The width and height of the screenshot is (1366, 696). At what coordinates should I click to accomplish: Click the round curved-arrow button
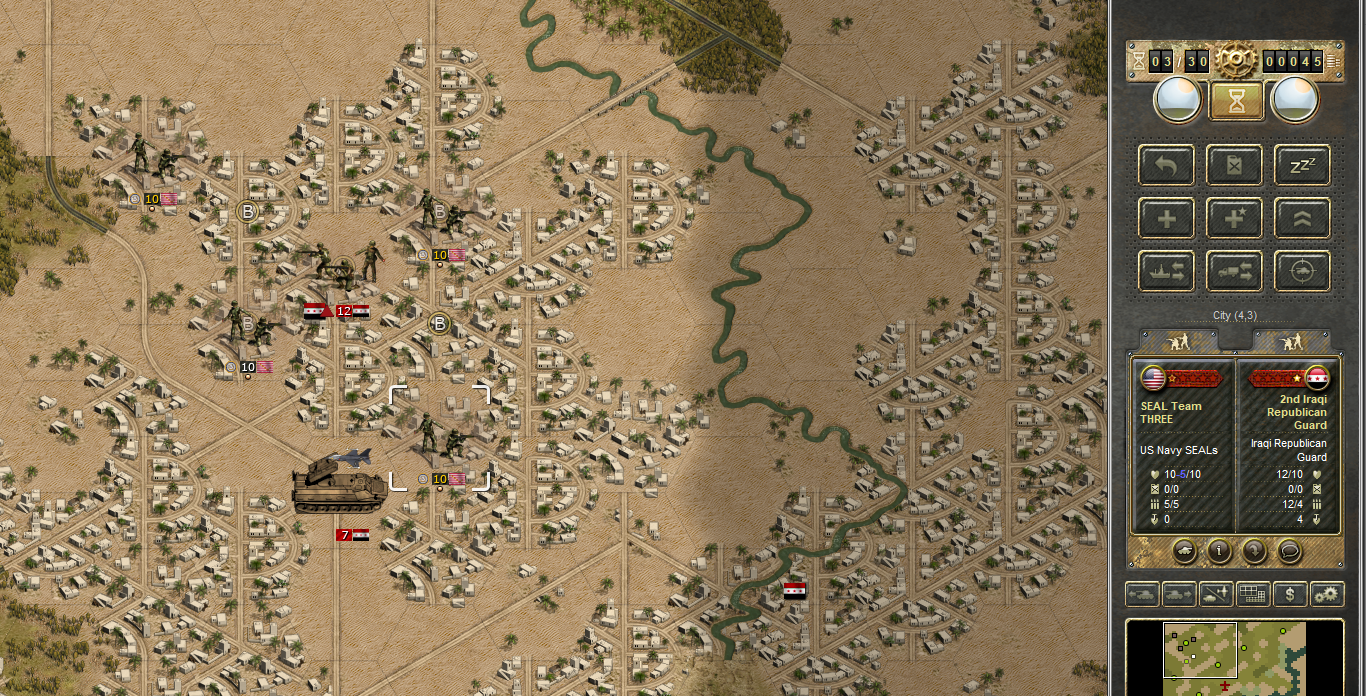click(x=1254, y=549)
